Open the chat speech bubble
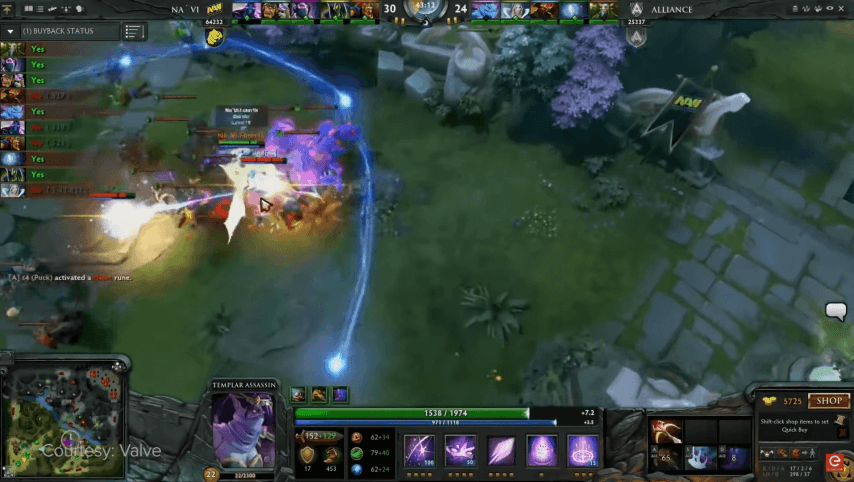Viewport: 854px width, 482px height. pos(836,312)
